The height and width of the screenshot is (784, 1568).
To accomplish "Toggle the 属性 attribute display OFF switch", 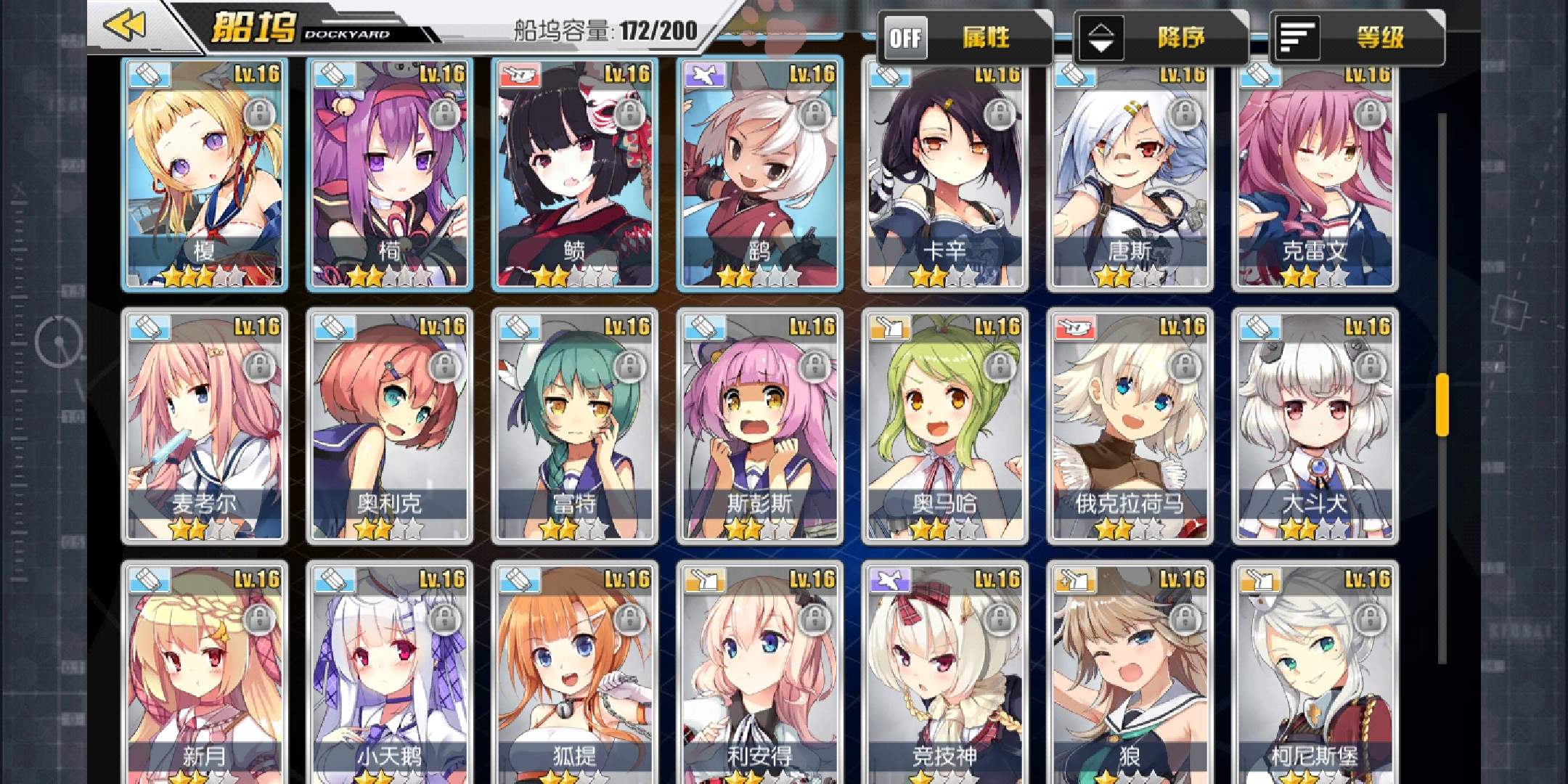I will [x=905, y=38].
